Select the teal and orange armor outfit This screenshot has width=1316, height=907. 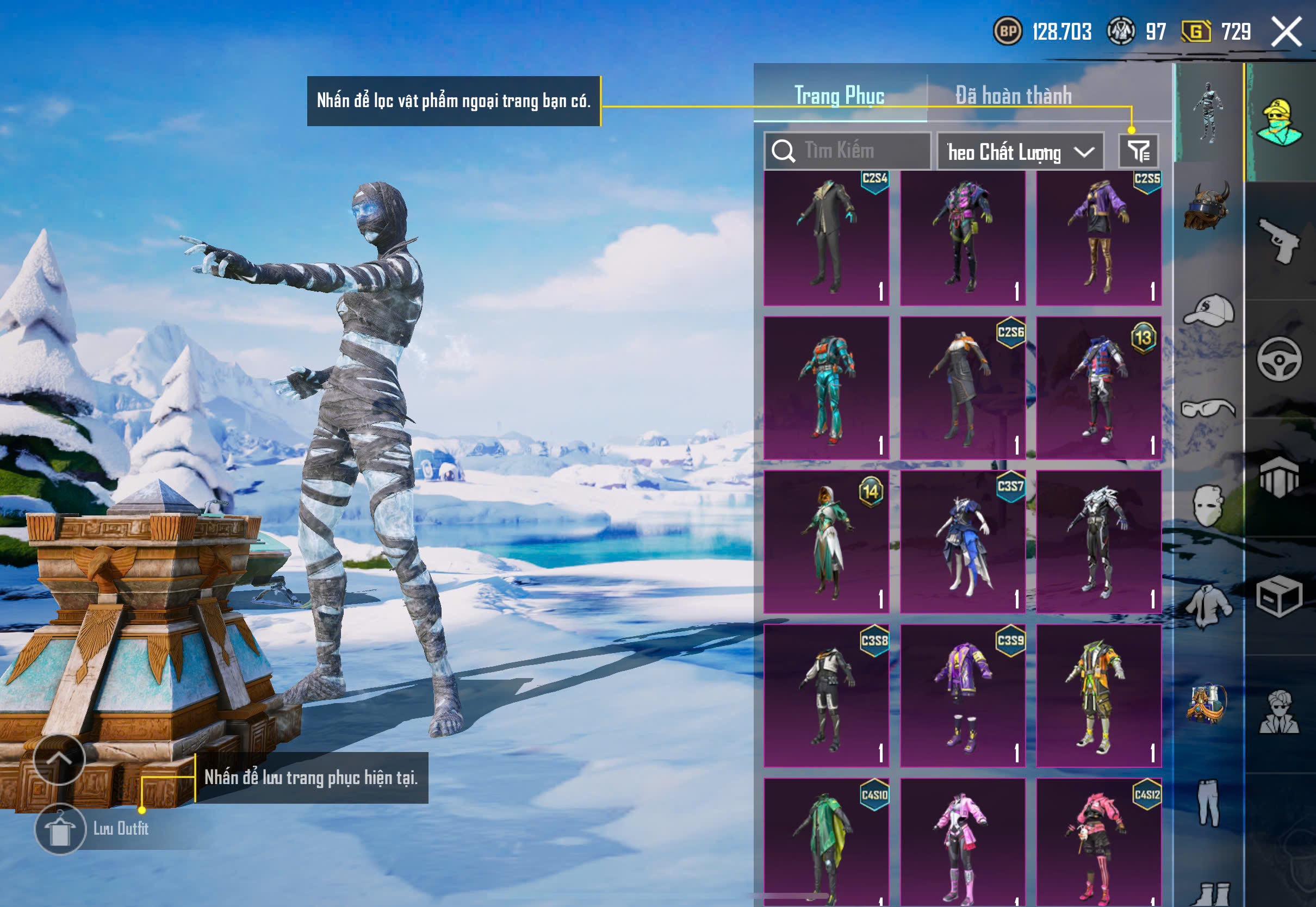tap(827, 388)
